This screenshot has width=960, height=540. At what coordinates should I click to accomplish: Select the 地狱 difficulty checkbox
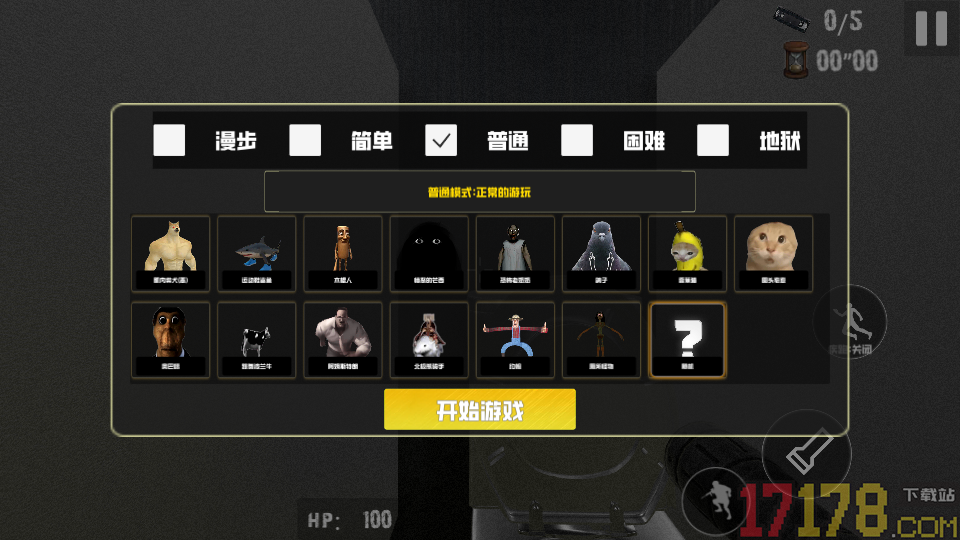(713, 141)
